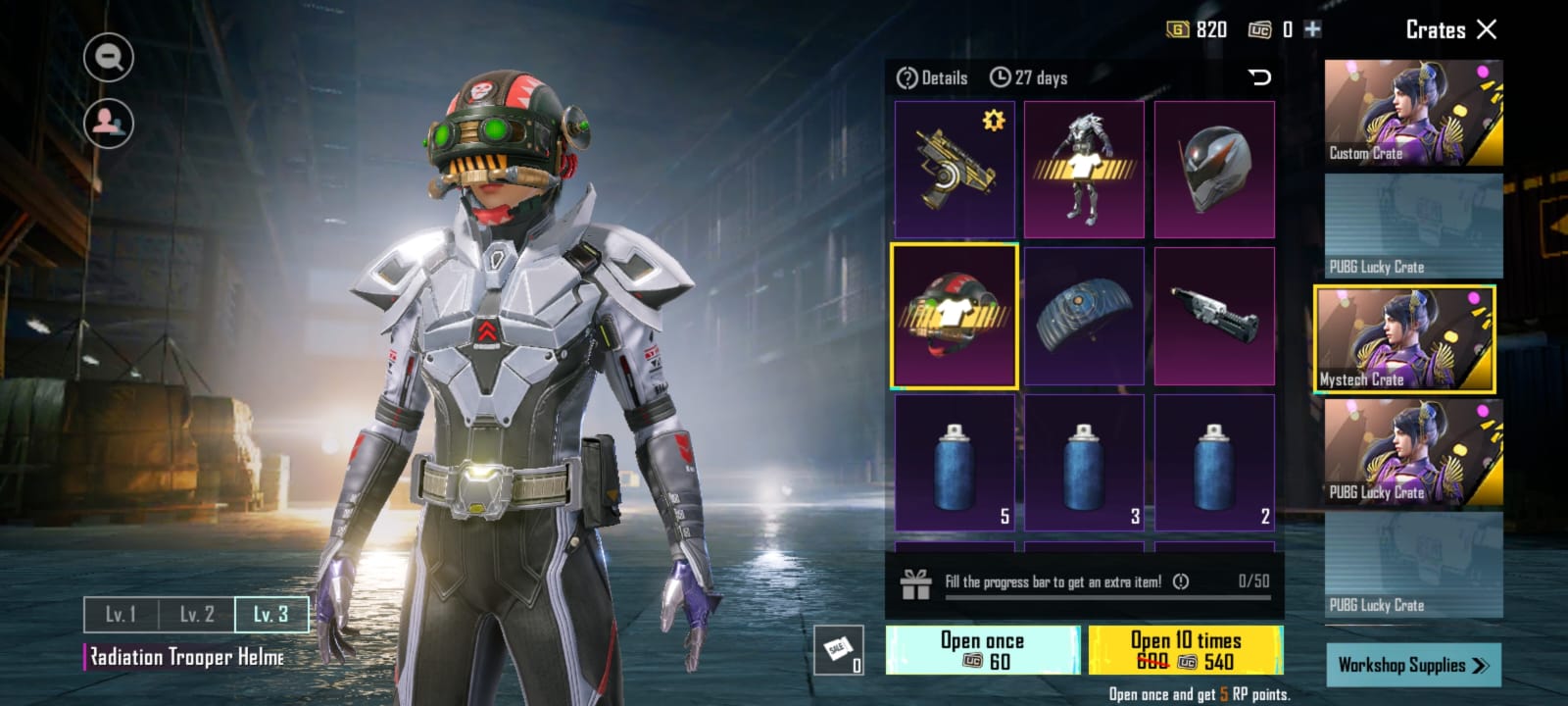Preview the blue parachute skin reward
This screenshot has height=706, width=1568.
click(x=1084, y=316)
